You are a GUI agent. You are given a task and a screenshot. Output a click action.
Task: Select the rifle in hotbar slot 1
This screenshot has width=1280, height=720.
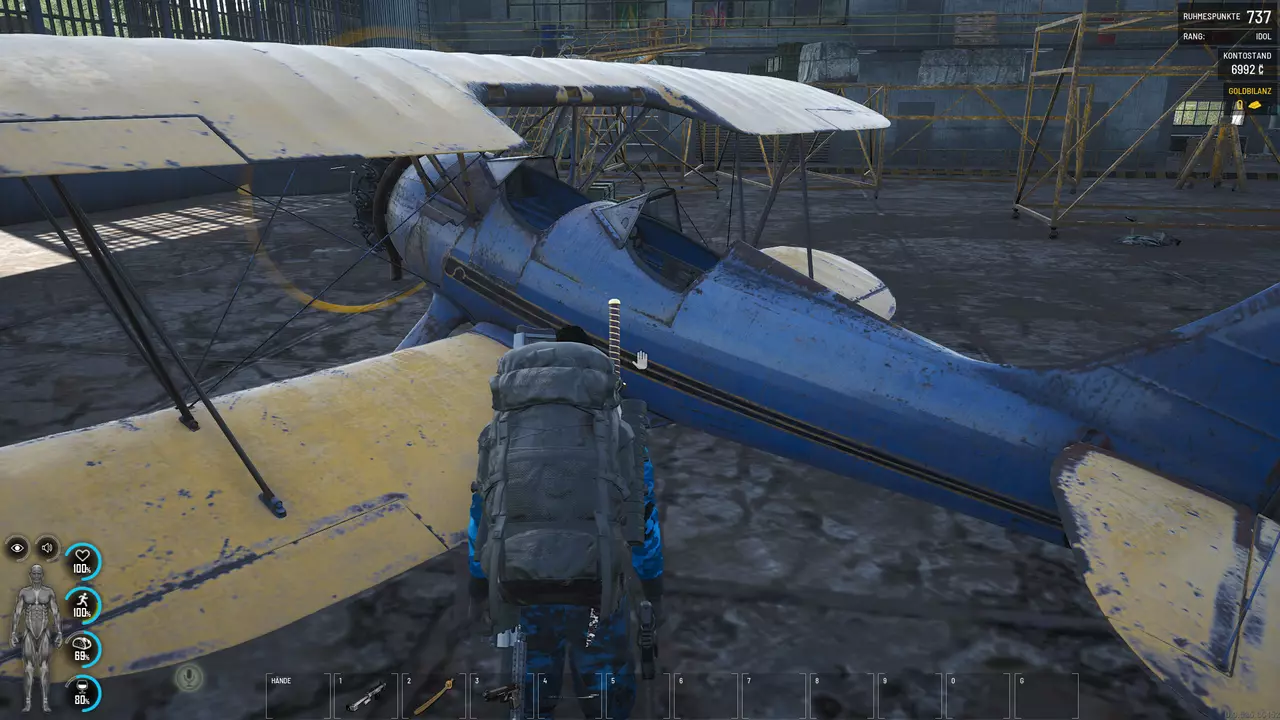tap(366, 696)
